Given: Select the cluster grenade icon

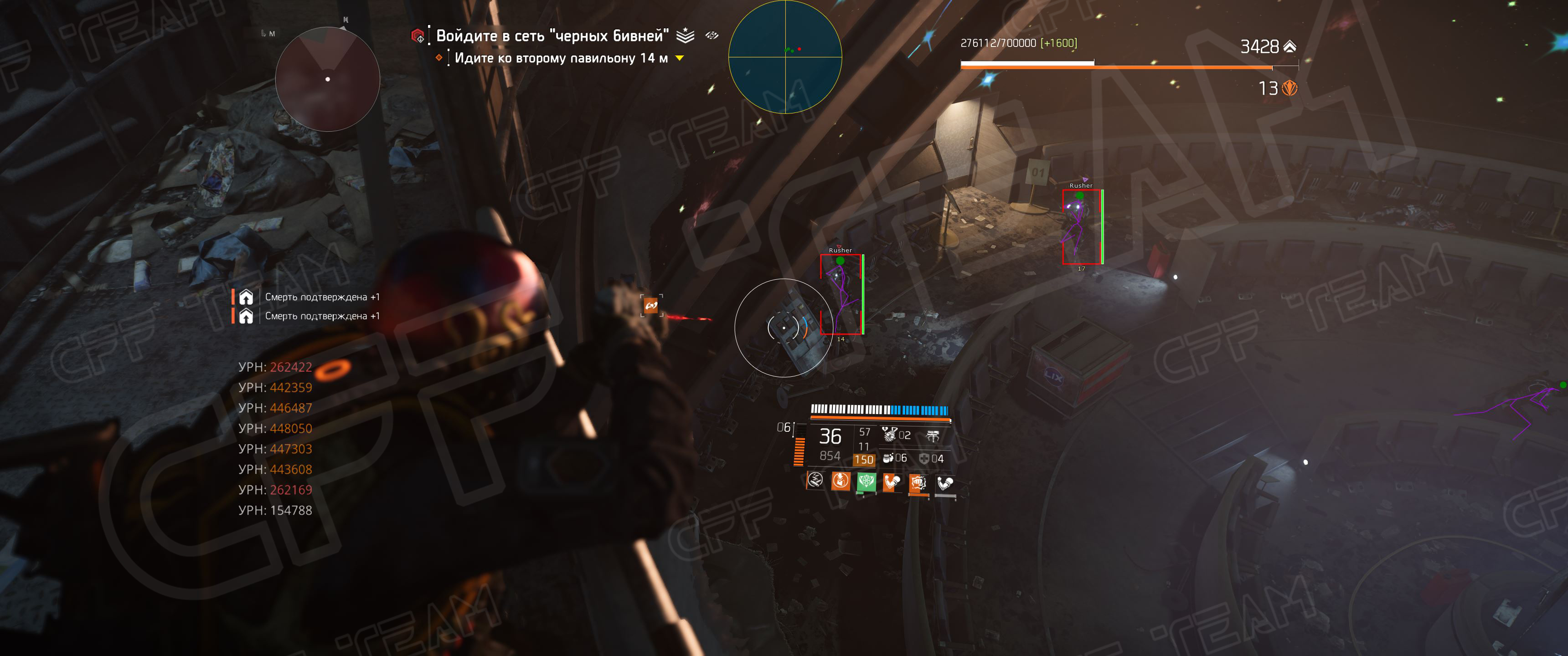Looking at the screenshot, I should point(890,434).
